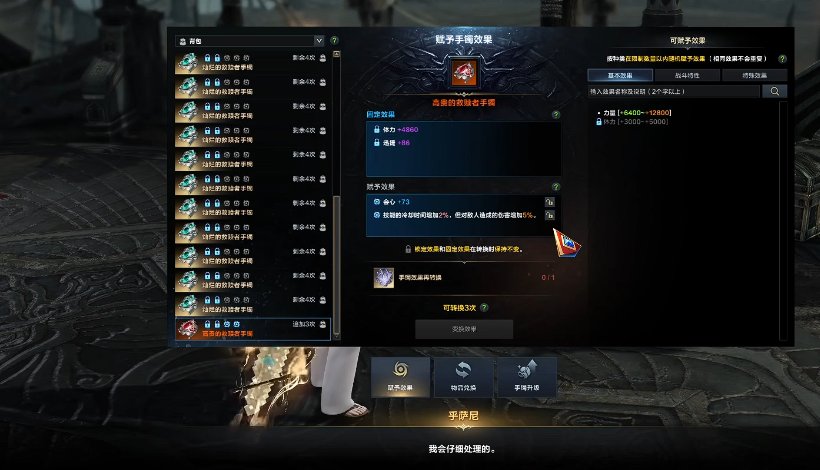Toggle the lock on the cooldown-increase effect
This screenshot has width=820, height=470.
coord(550,215)
